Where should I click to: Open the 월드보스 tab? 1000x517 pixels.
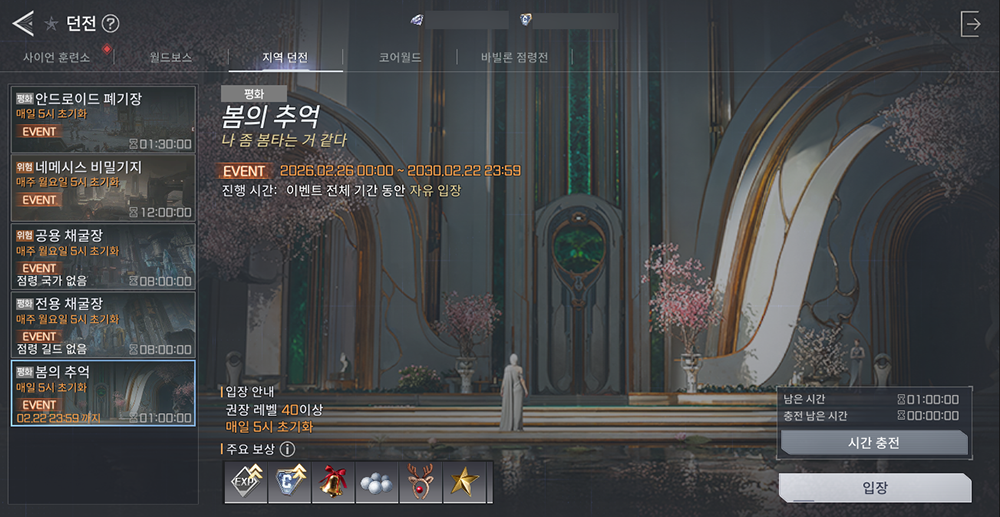point(171,57)
